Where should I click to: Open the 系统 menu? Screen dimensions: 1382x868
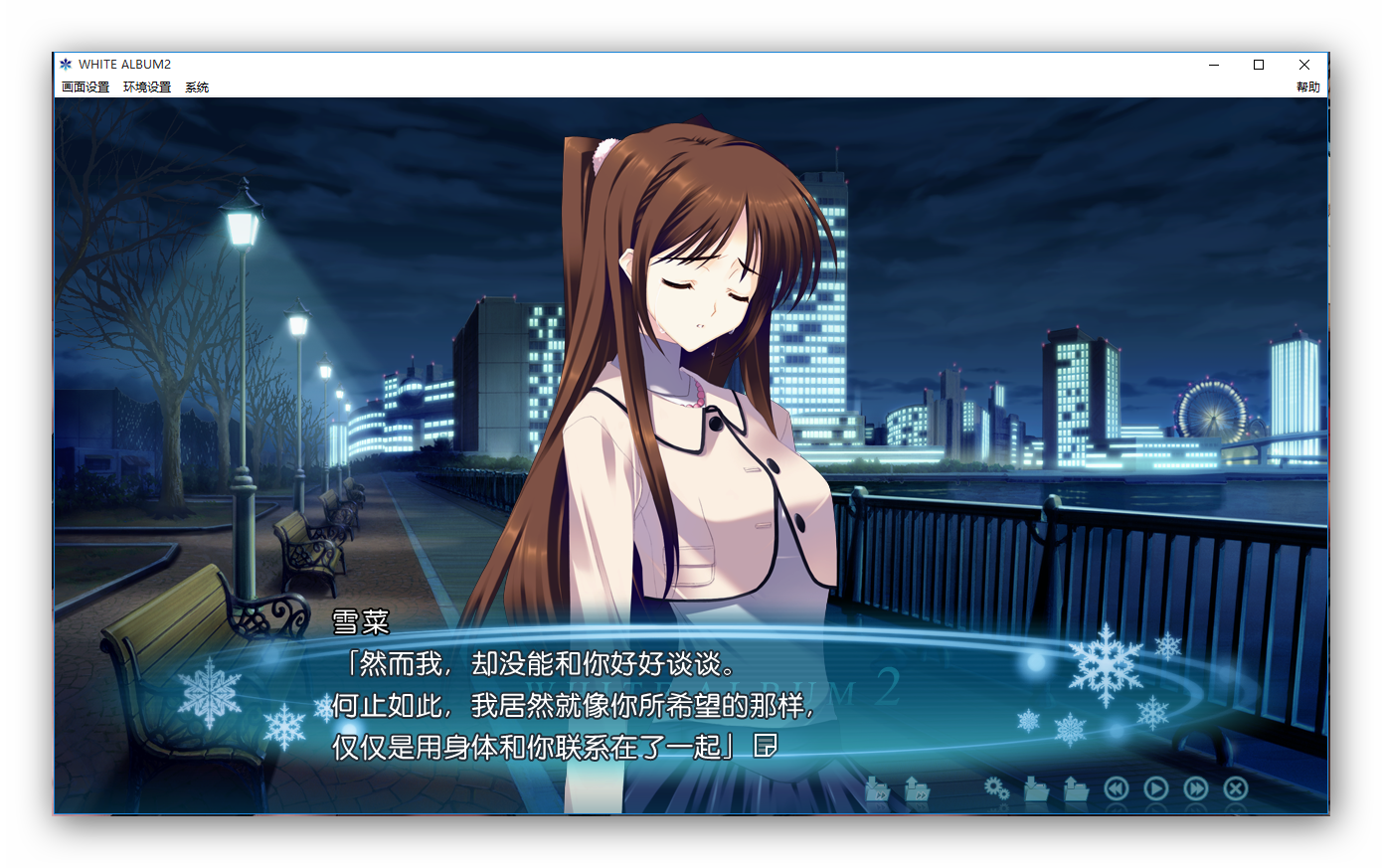coord(197,87)
